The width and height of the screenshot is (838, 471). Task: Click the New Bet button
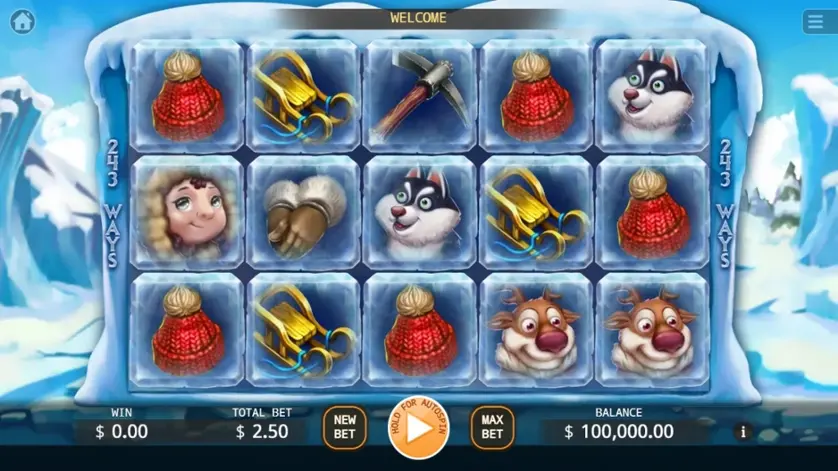click(x=345, y=427)
